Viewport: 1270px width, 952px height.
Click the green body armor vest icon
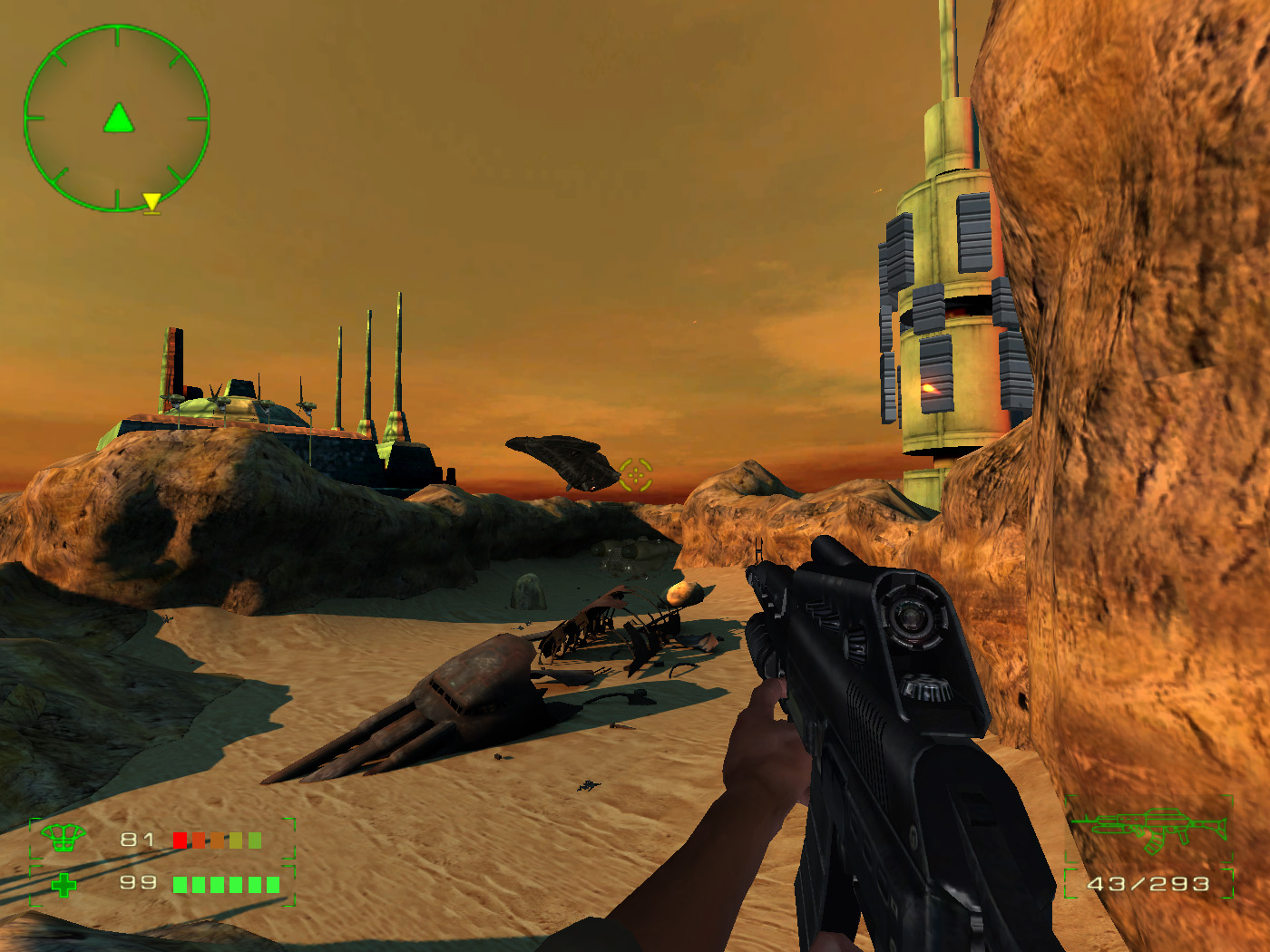(62, 838)
